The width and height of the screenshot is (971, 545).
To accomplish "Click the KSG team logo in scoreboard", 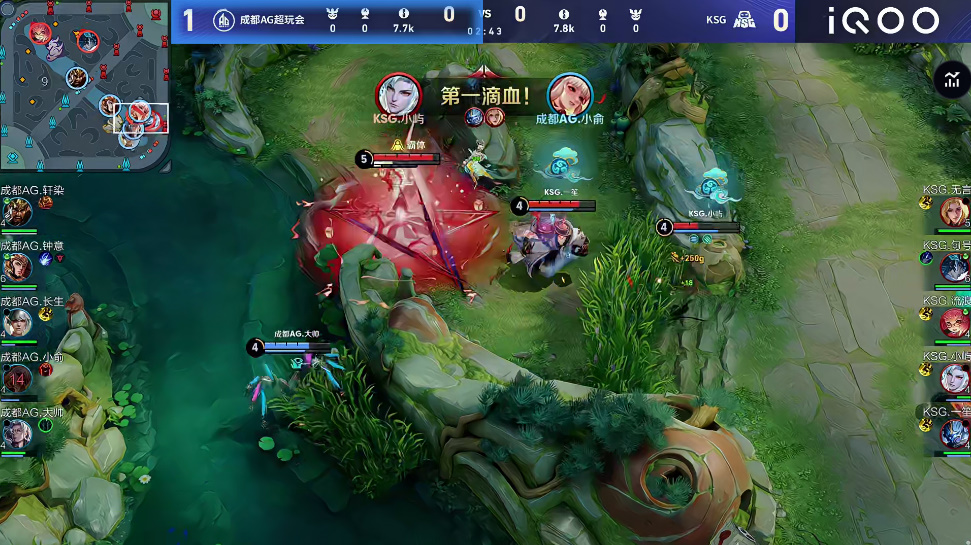I will tap(744, 19).
